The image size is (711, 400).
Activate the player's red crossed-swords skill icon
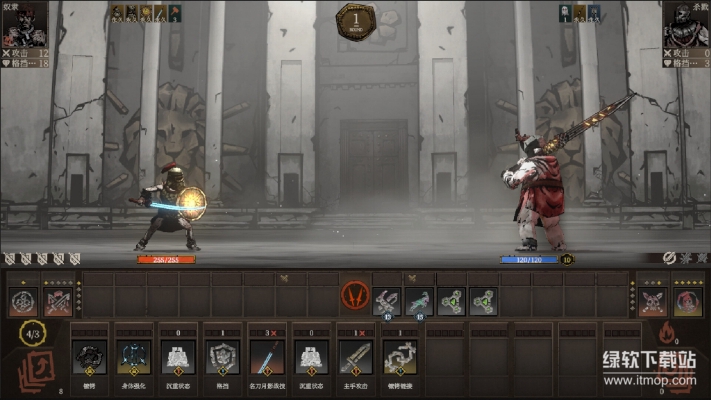click(x=58, y=300)
